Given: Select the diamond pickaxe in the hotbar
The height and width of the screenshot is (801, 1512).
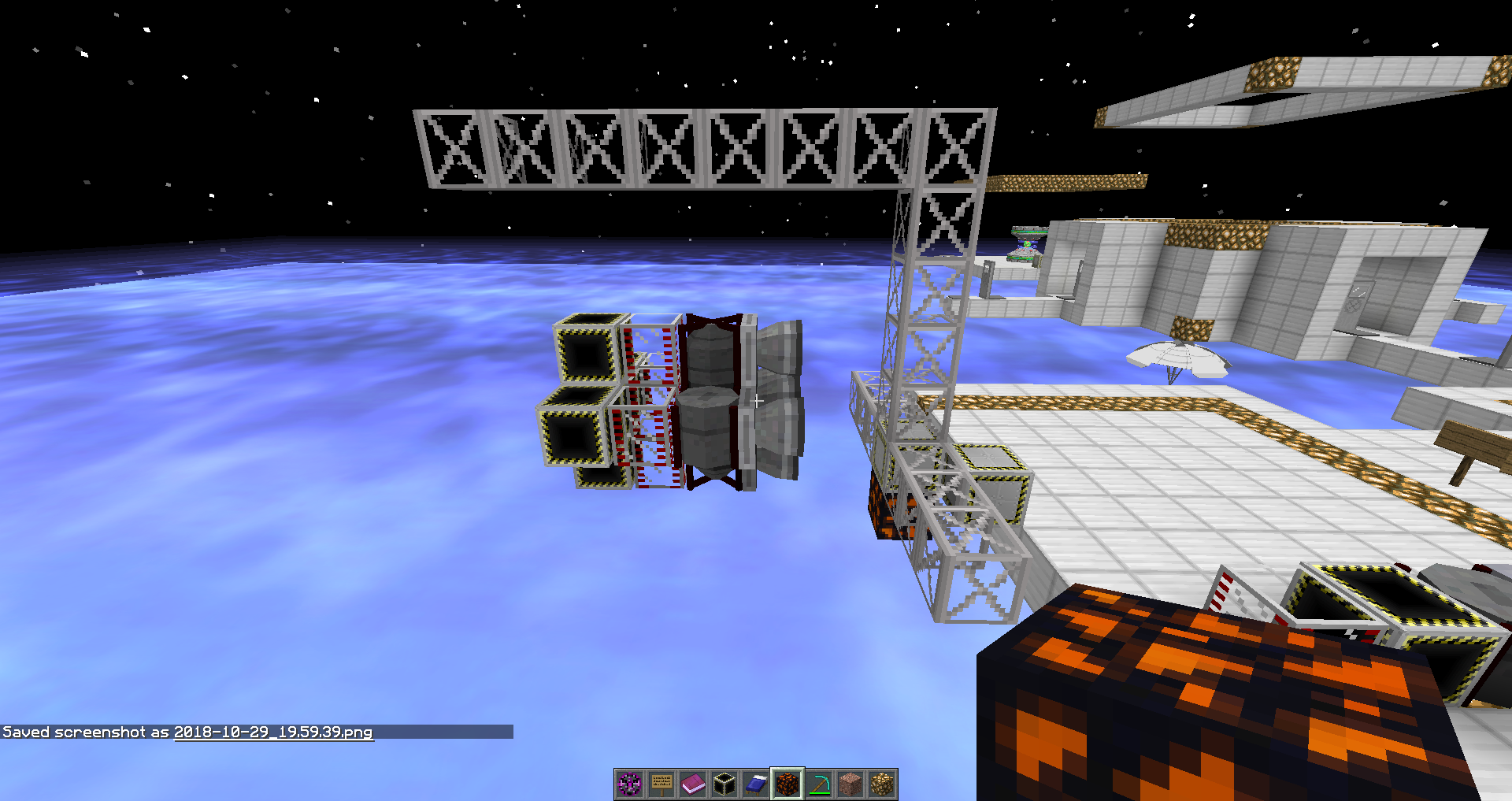Looking at the screenshot, I should (x=819, y=781).
